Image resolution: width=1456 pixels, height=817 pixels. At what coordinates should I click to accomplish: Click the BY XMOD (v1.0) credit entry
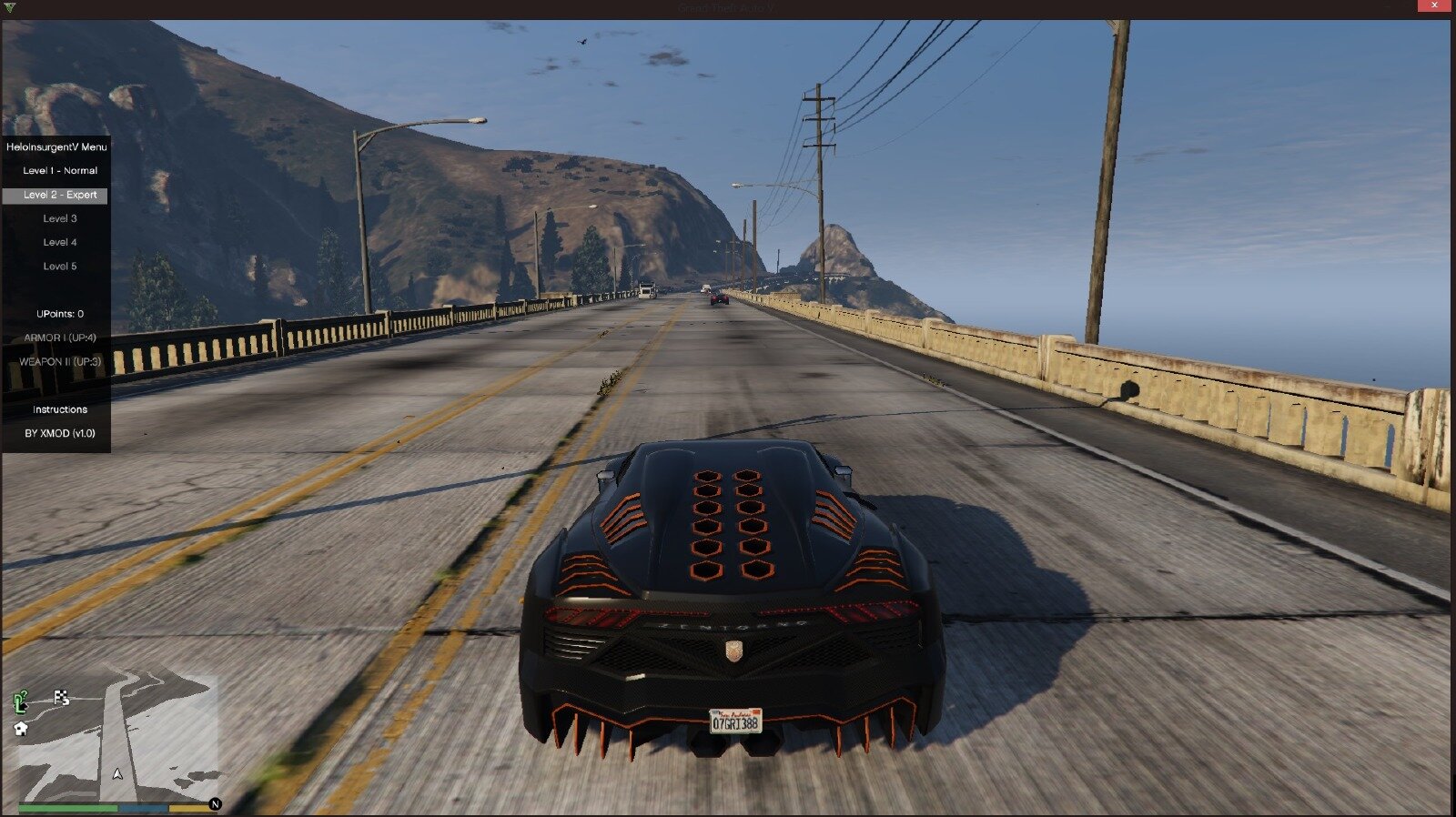[x=60, y=433]
